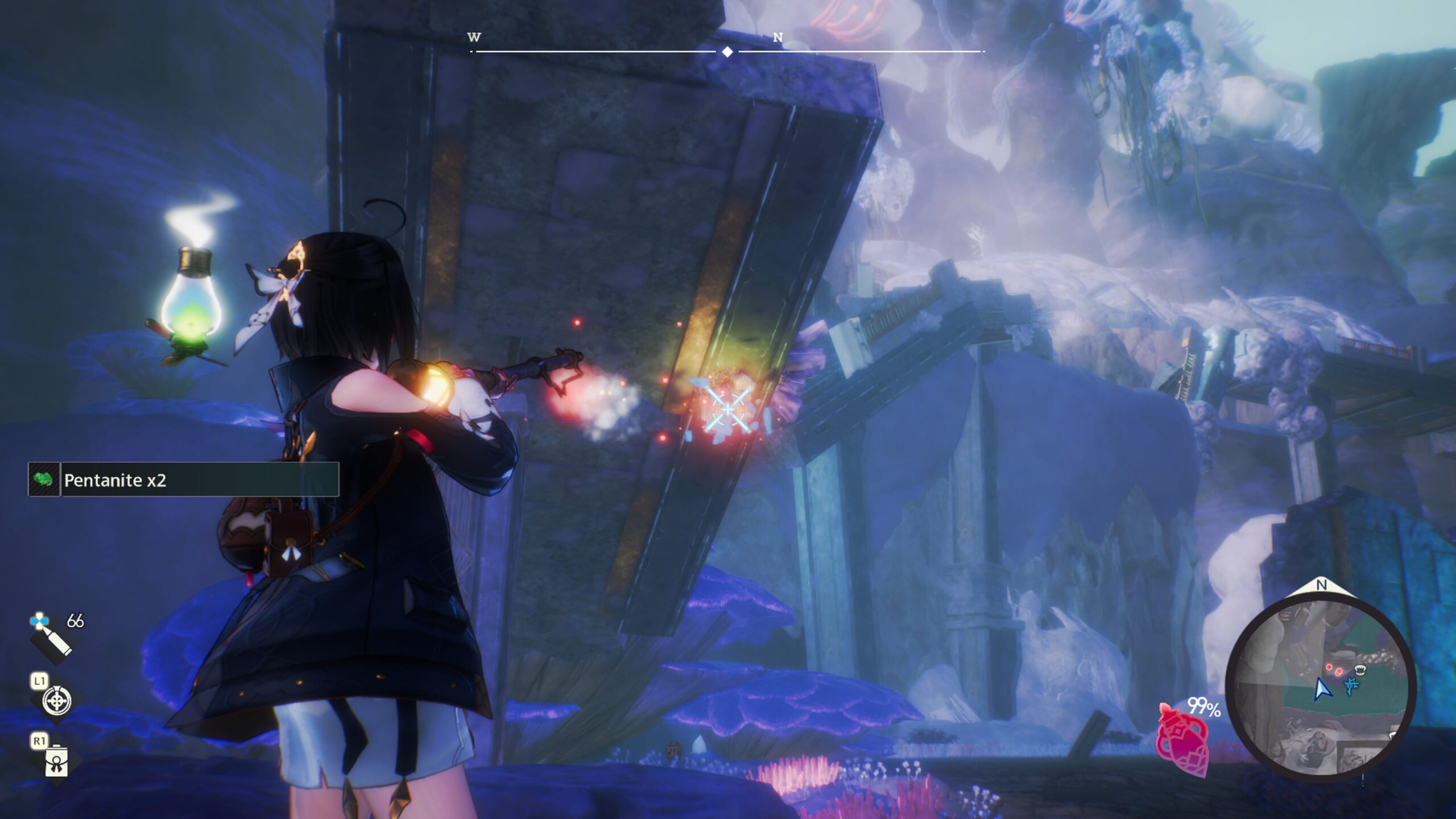Activate the crosshair aim mode icon
This screenshot has height=819, width=1456.
pyautogui.click(x=57, y=701)
